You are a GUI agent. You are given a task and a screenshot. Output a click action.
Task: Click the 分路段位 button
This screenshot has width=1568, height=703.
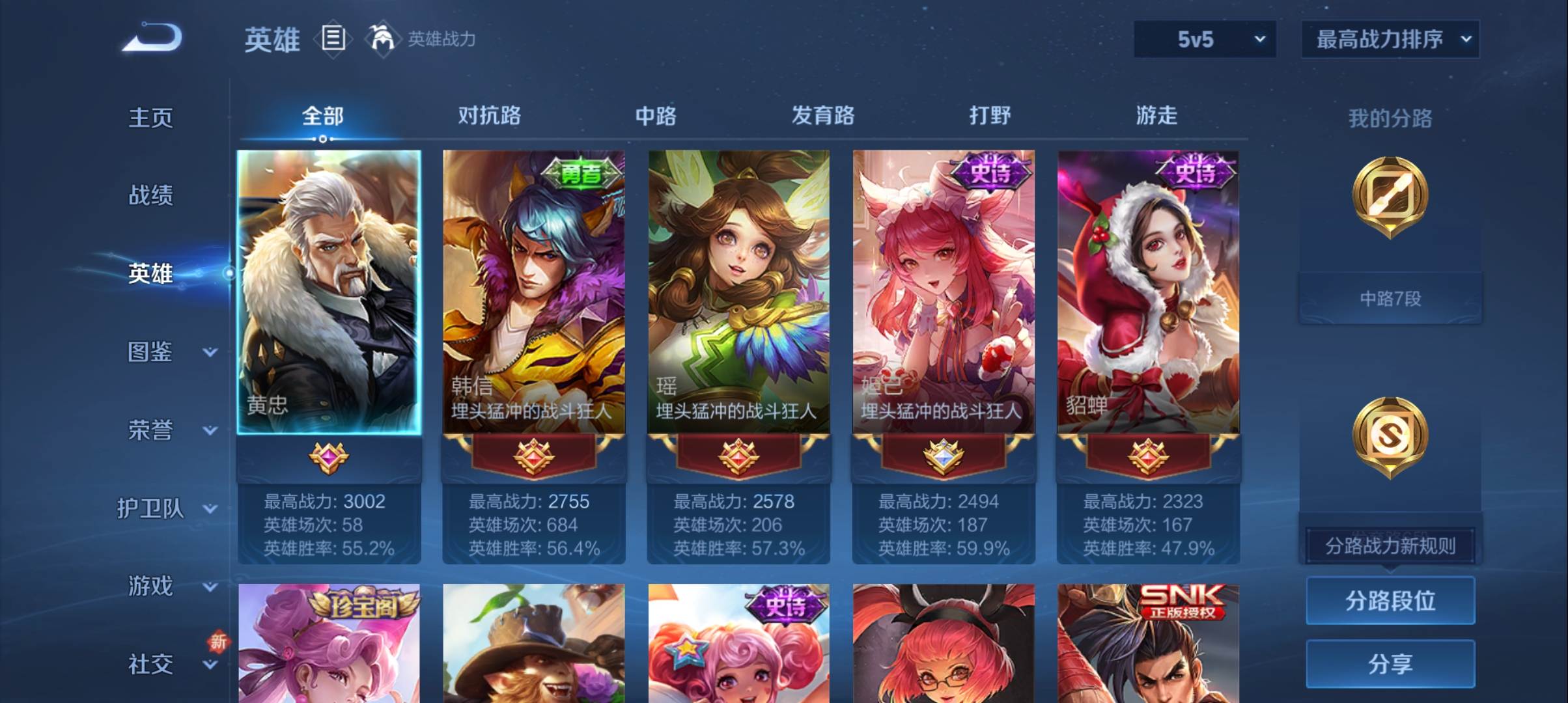tap(1390, 601)
